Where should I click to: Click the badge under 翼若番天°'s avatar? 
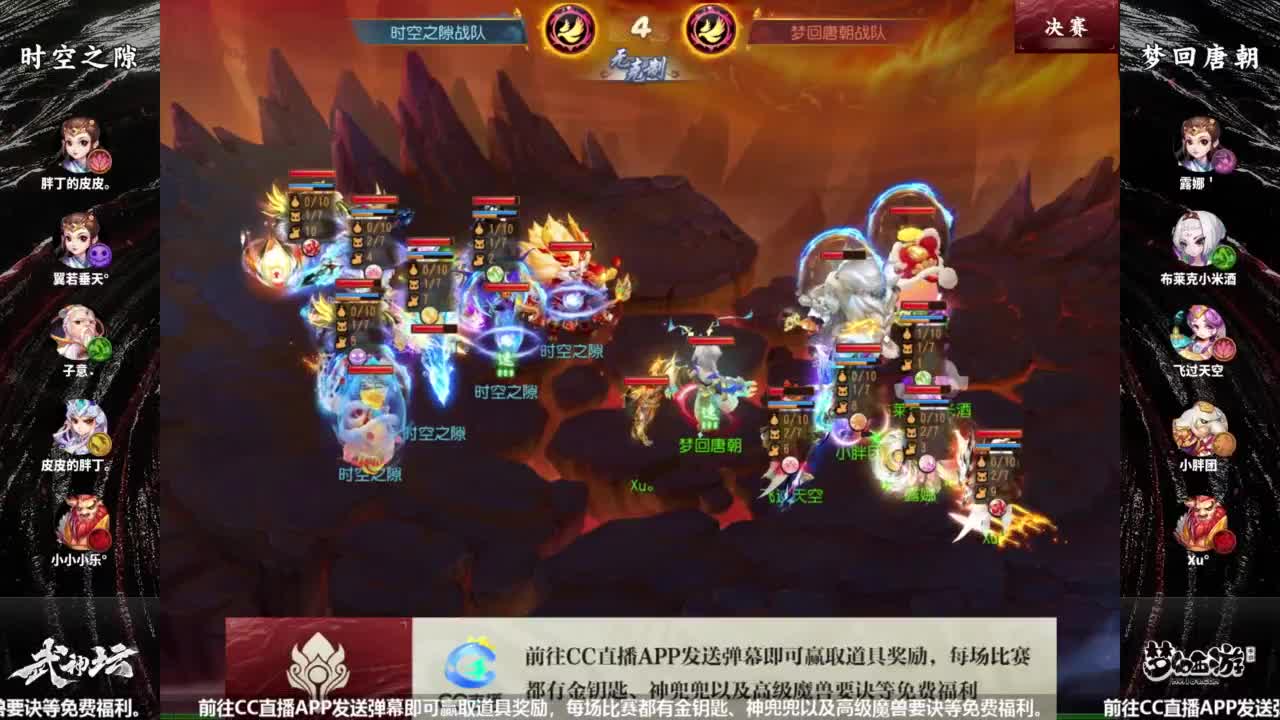pos(101,253)
